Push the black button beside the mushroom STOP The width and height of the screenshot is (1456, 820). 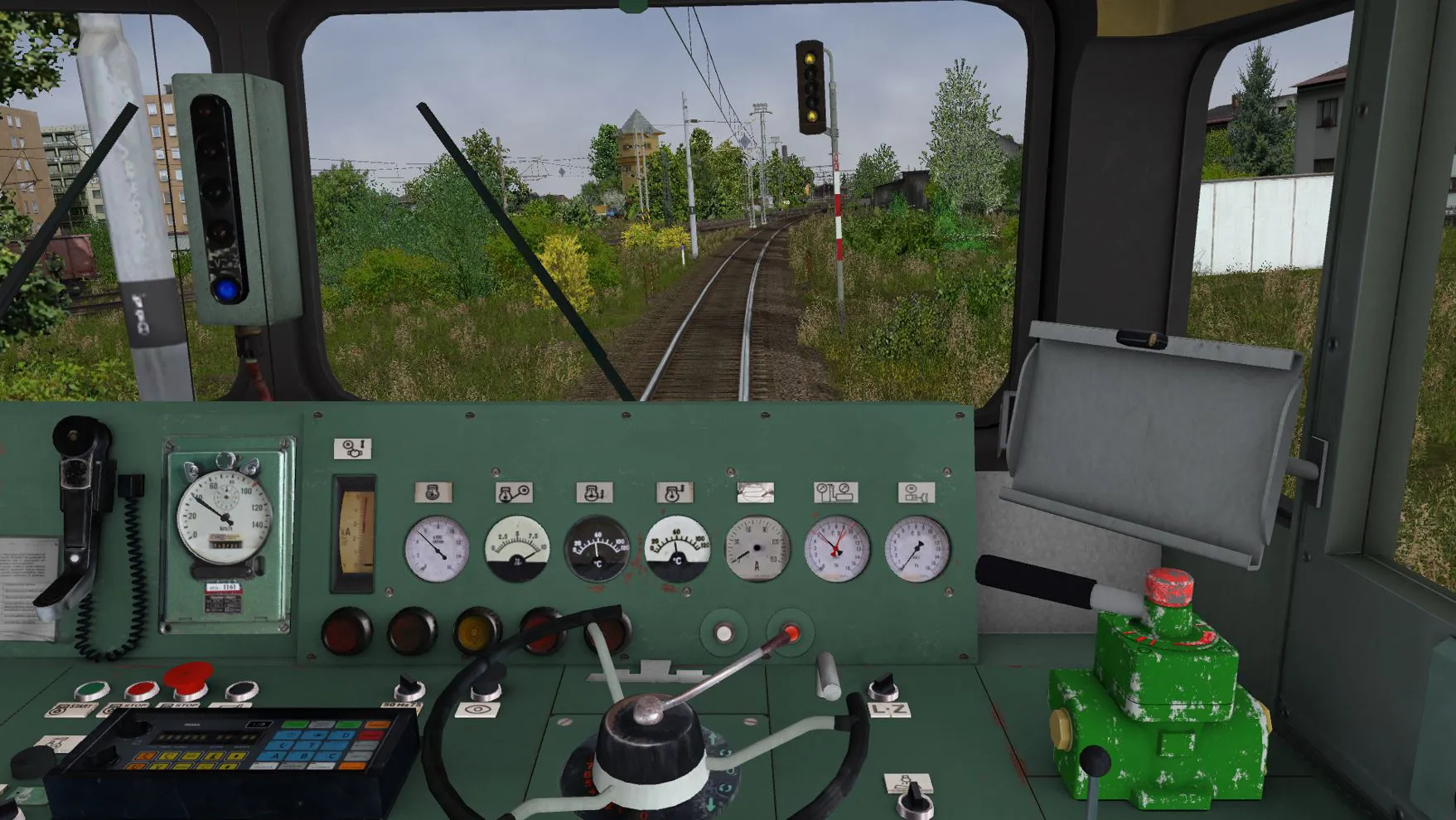pos(241,690)
